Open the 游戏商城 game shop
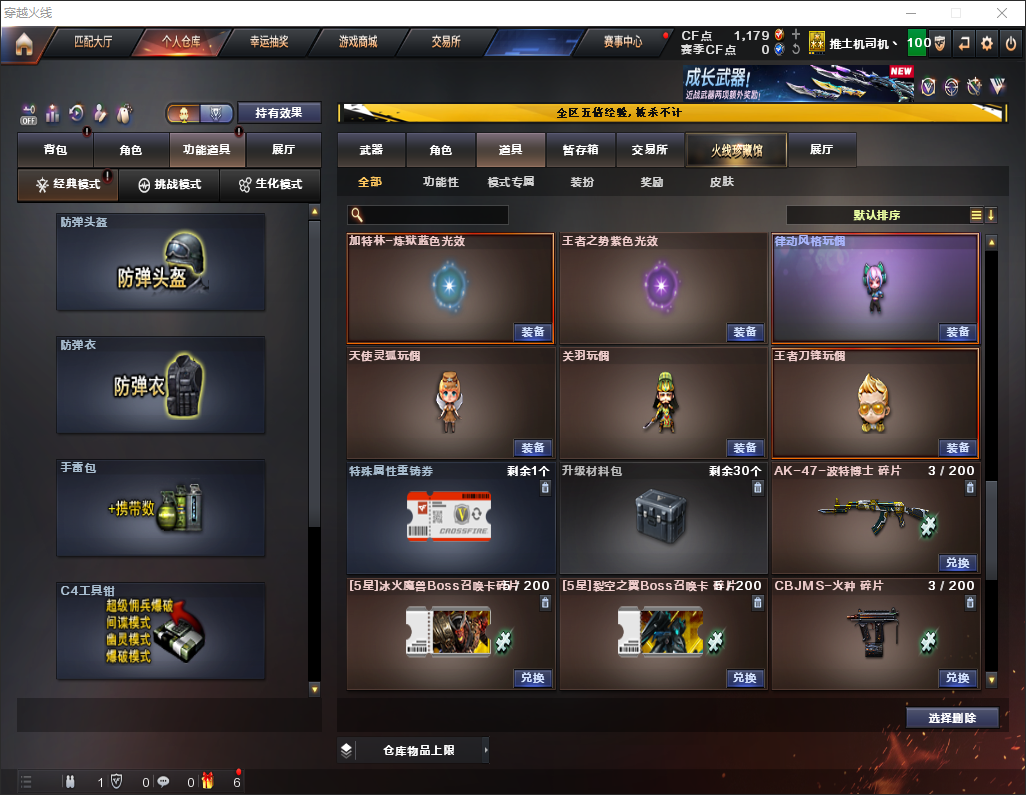This screenshot has height=795, width=1026. [358, 42]
